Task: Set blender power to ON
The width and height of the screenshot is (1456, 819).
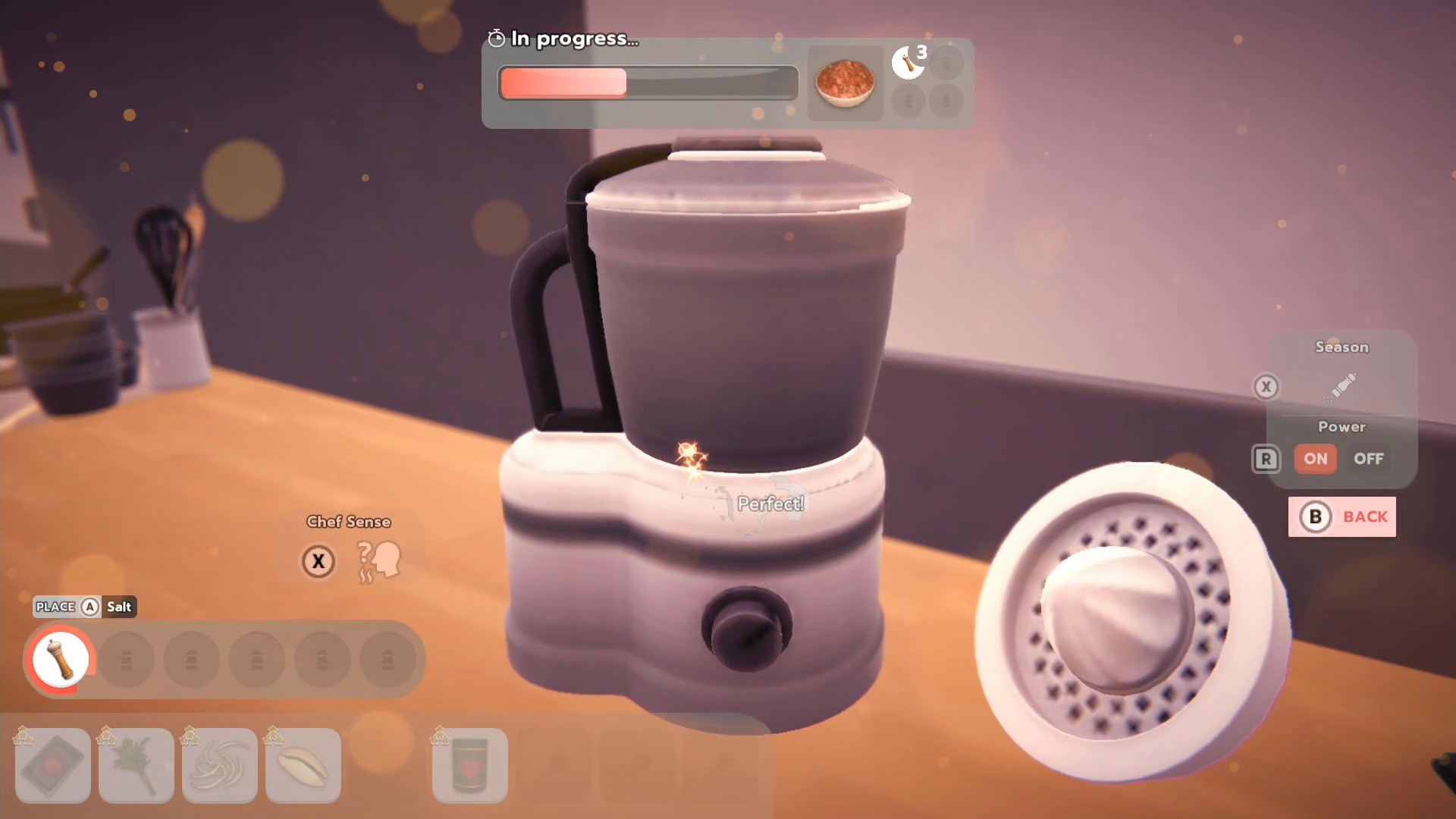Action: [x=1315, y=459]
